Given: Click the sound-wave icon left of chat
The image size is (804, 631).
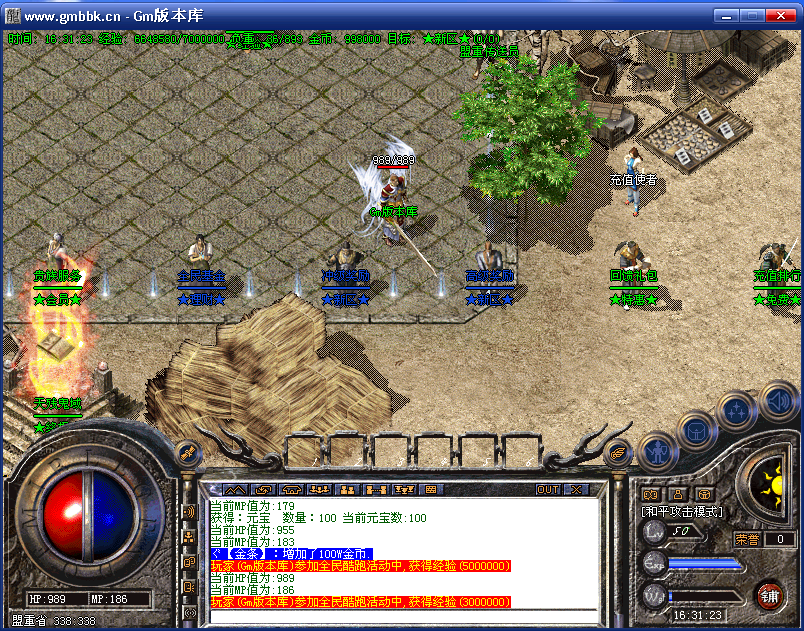Looking at the screenshot, I should [189, 512].
